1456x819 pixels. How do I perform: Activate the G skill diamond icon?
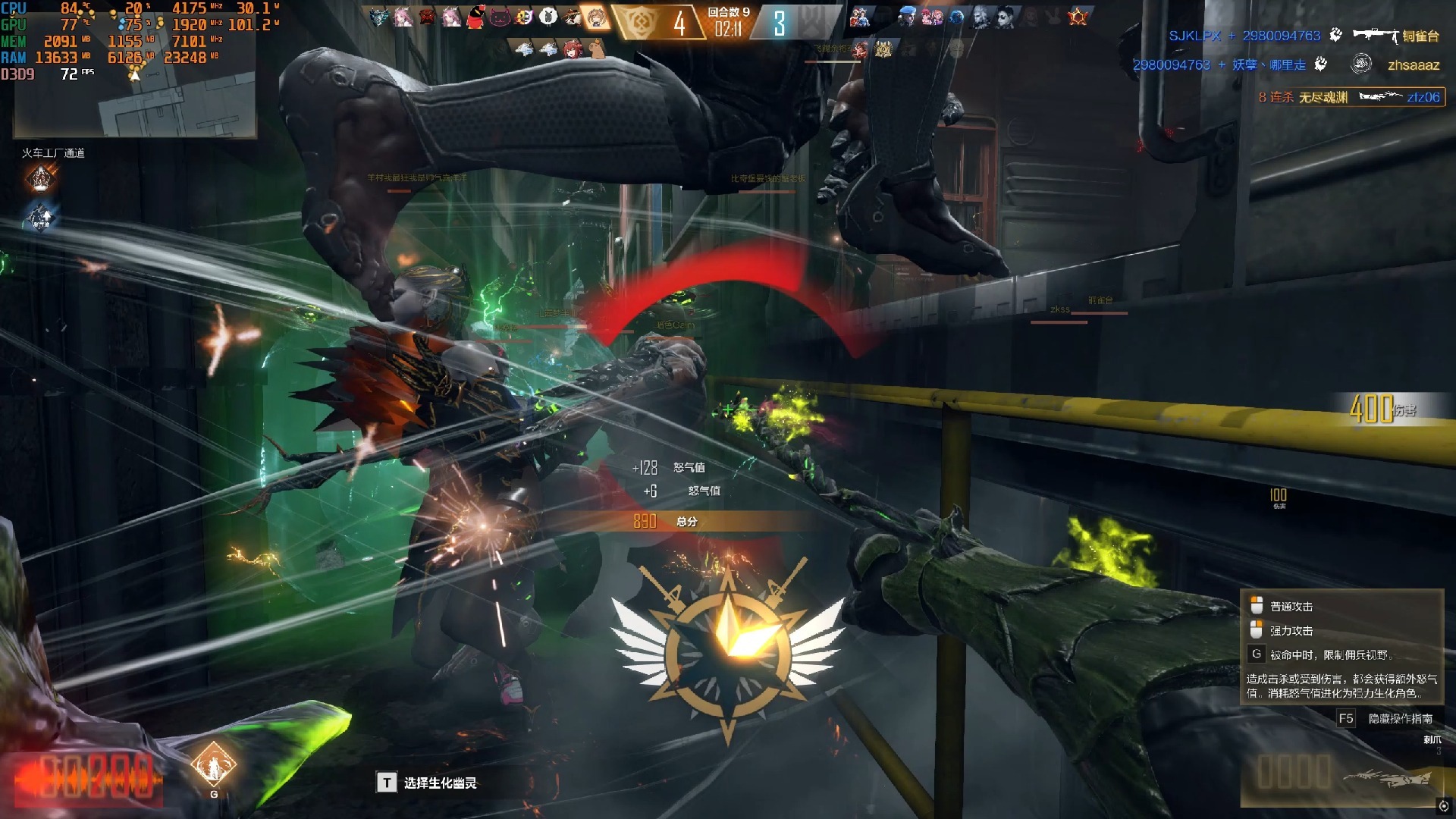click(x=213, y=766)
